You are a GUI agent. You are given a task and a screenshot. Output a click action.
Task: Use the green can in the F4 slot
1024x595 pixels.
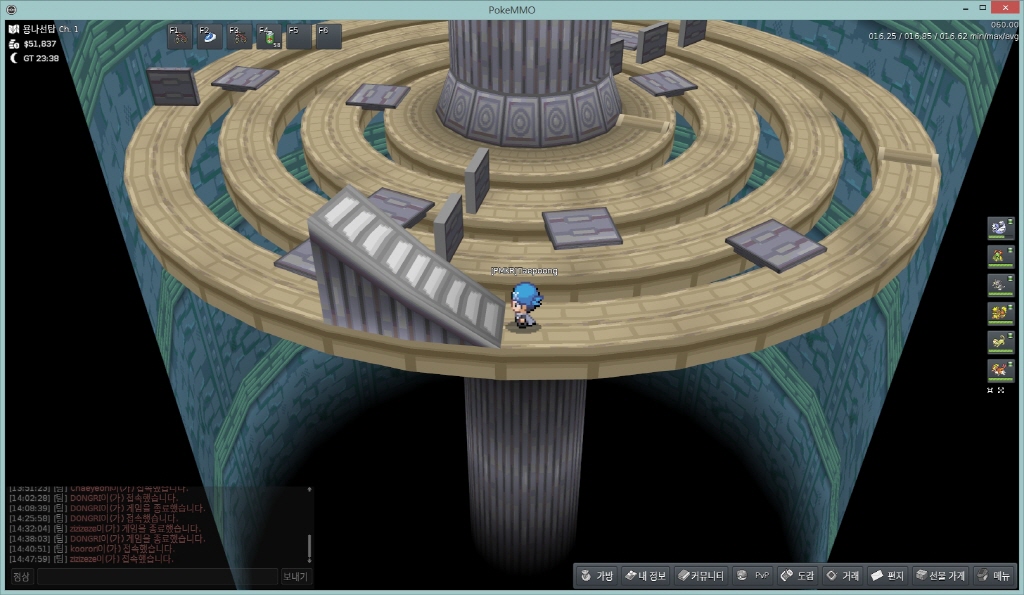[269, 37]
